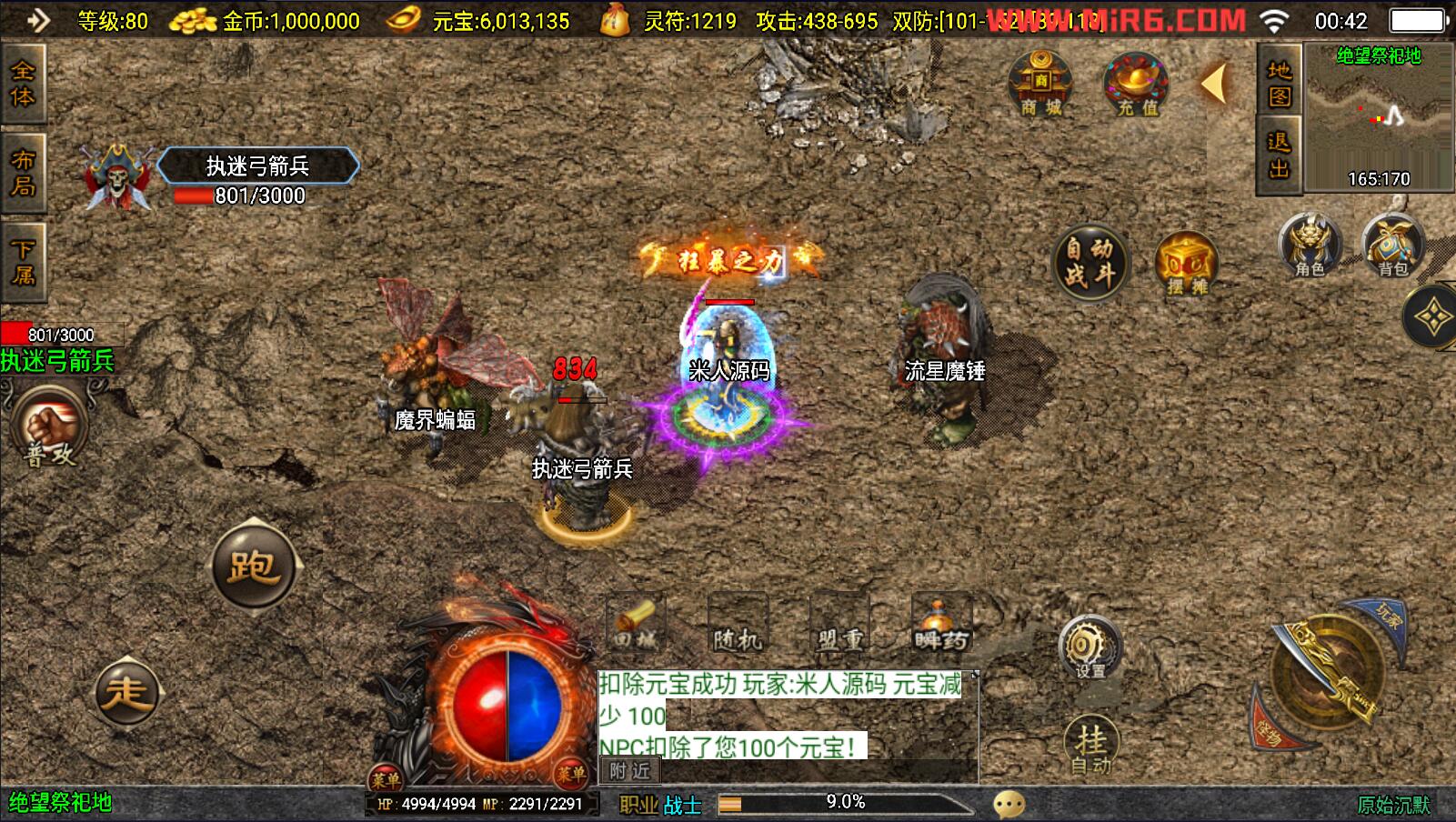Open the 商城 shop icon
1456x822 pixels.
pyautogui.click(x=1040, y=84)
